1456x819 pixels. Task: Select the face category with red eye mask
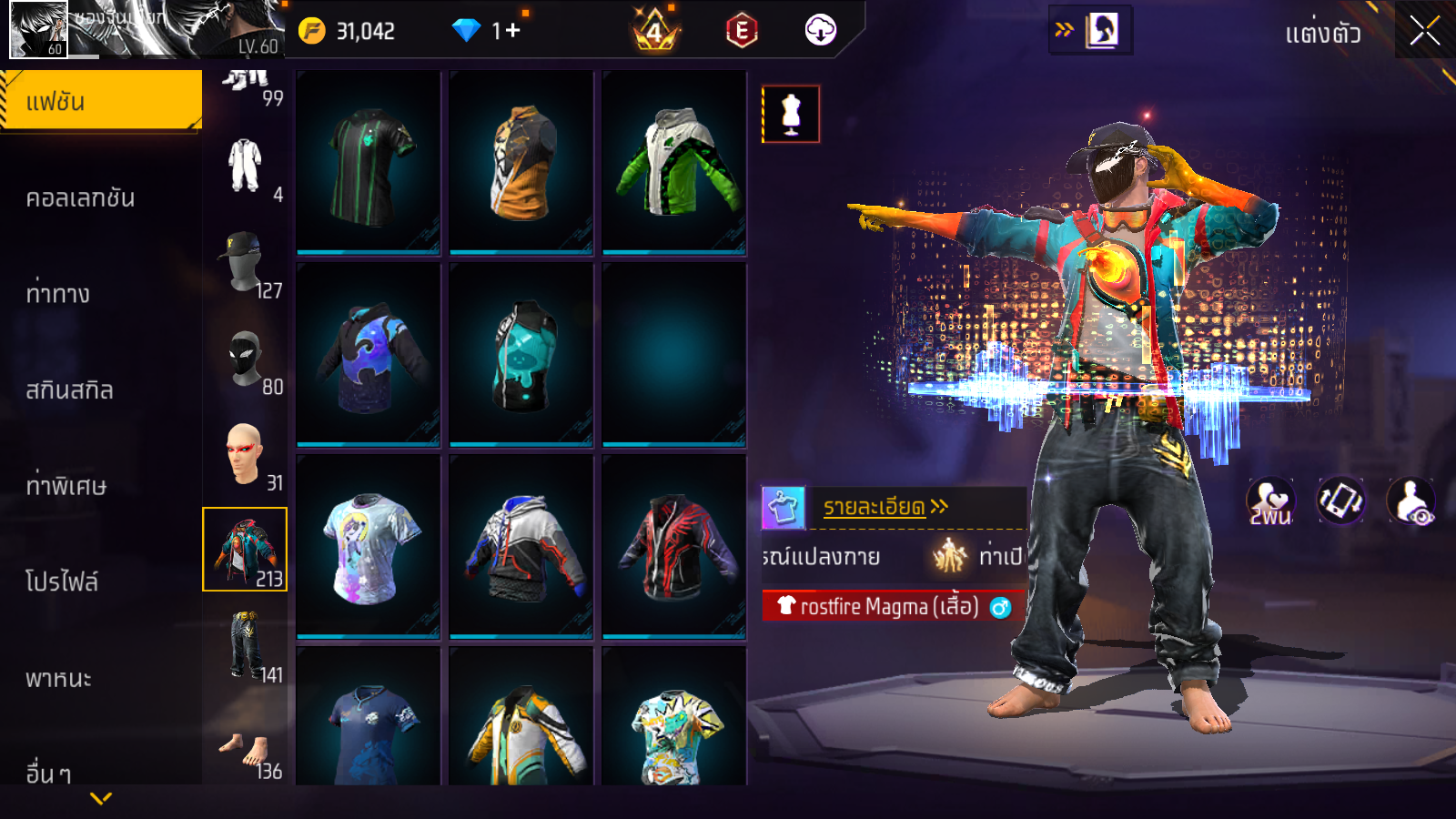point(246,453)
